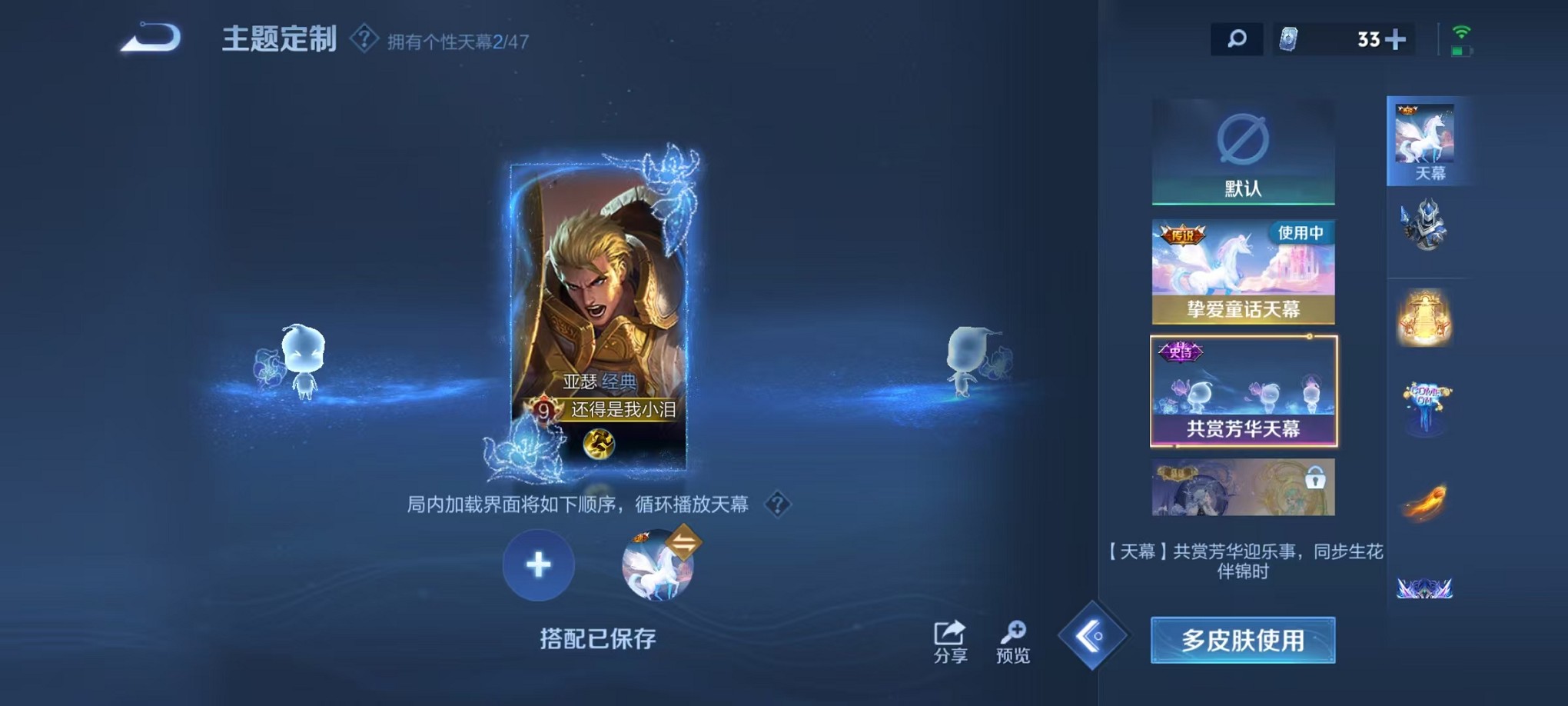Select the 挚爱童话天幕 currently in use
This screenshot has height=706, width=1568.
pos(1242,271)
